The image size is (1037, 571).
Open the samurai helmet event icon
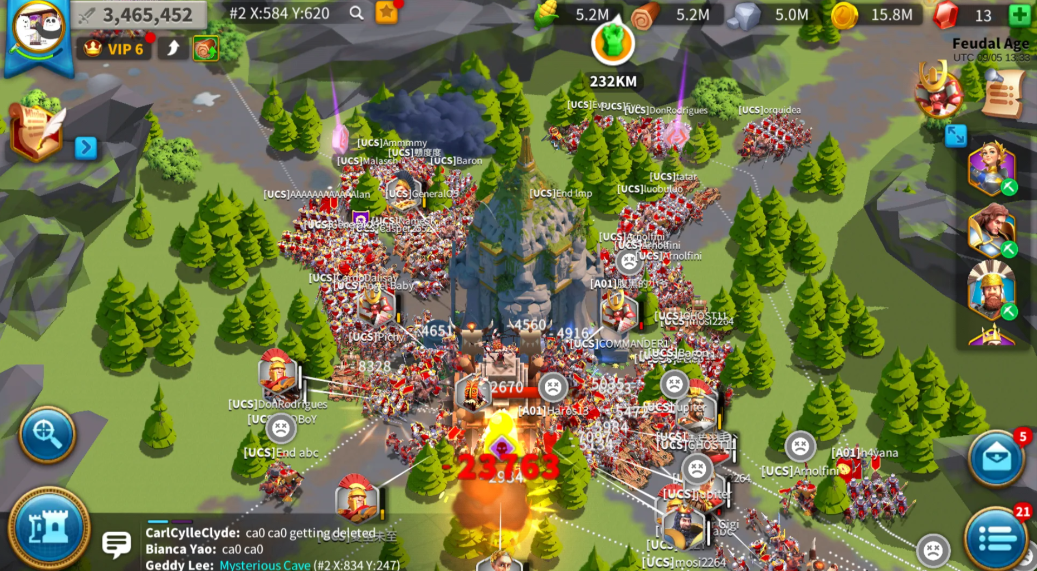click(x=937, y=89)
